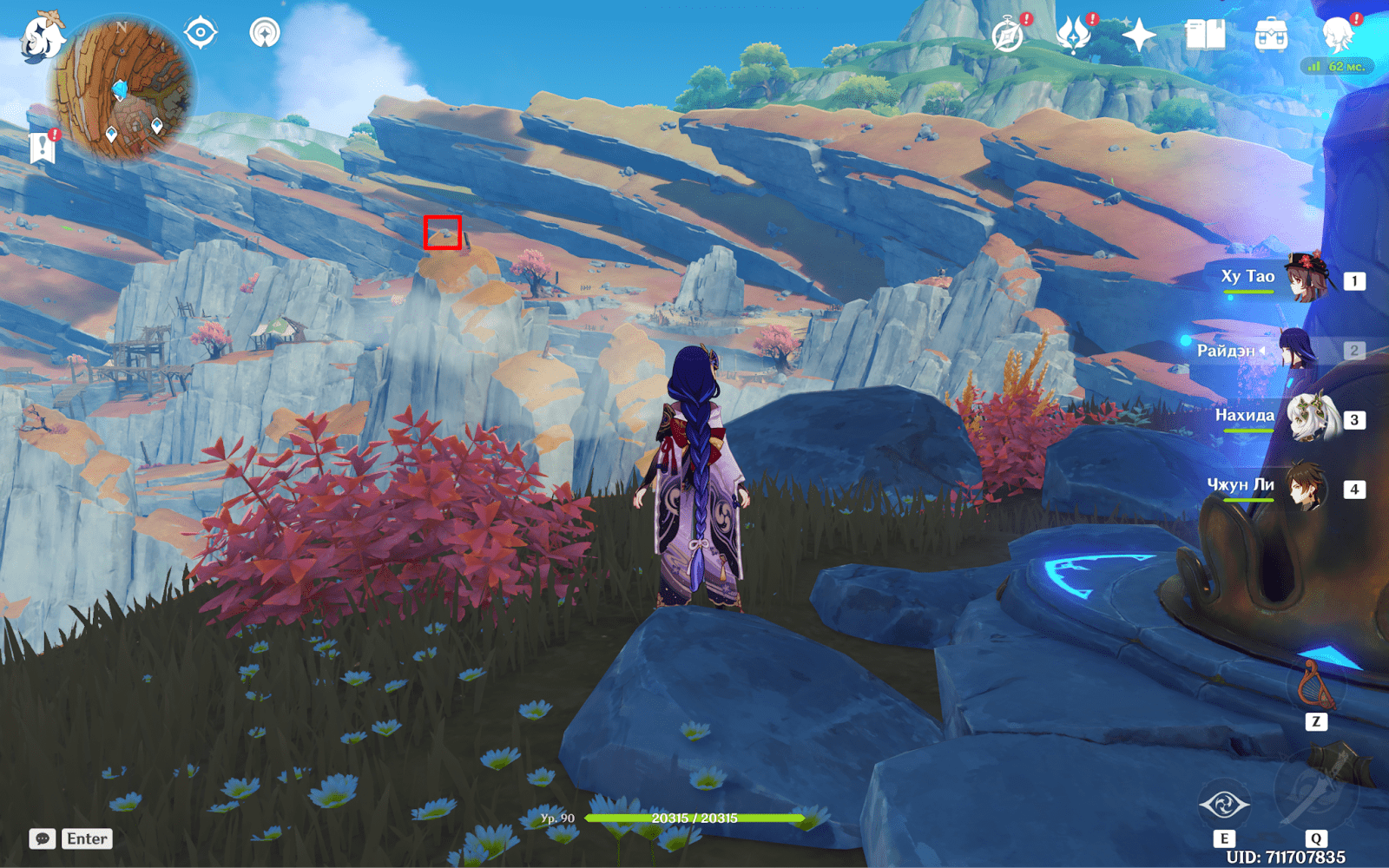Open the quest log bookmark icon
The height and width of the screenshot is (868, 1389).
[42, 148]
